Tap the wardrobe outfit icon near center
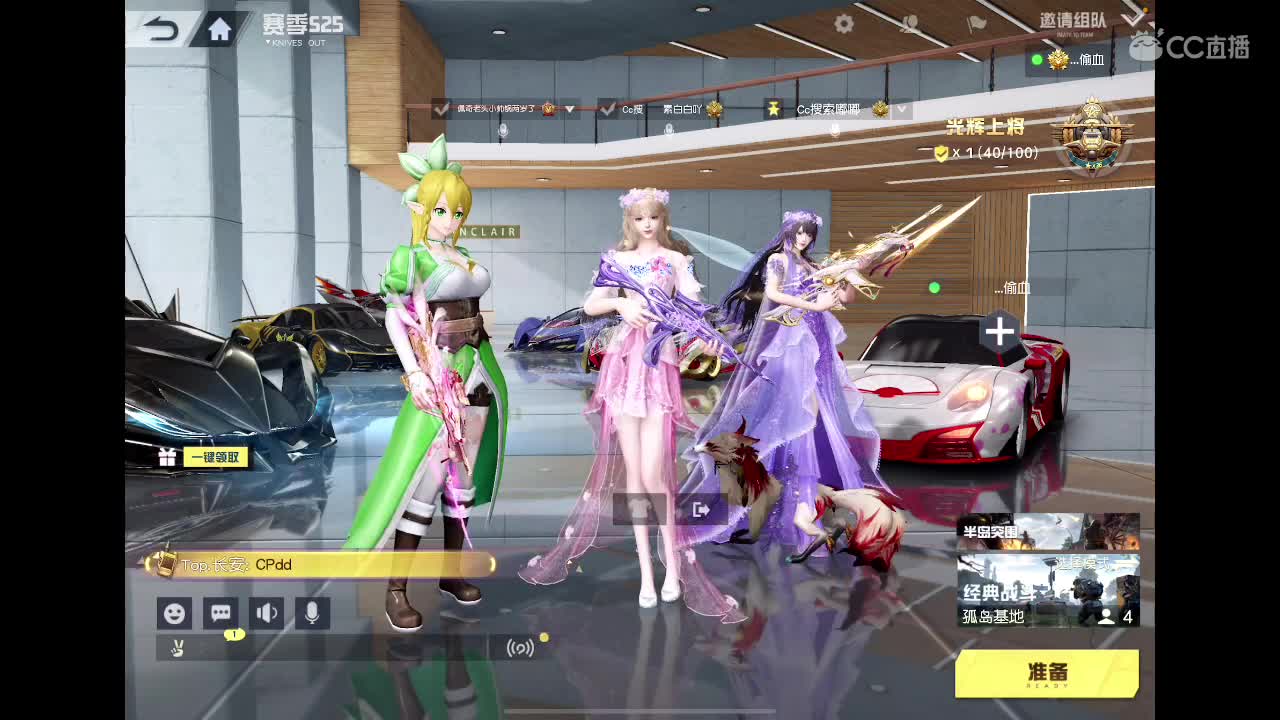The width and height of the screenshot is (1280, 720). (638, 508)
